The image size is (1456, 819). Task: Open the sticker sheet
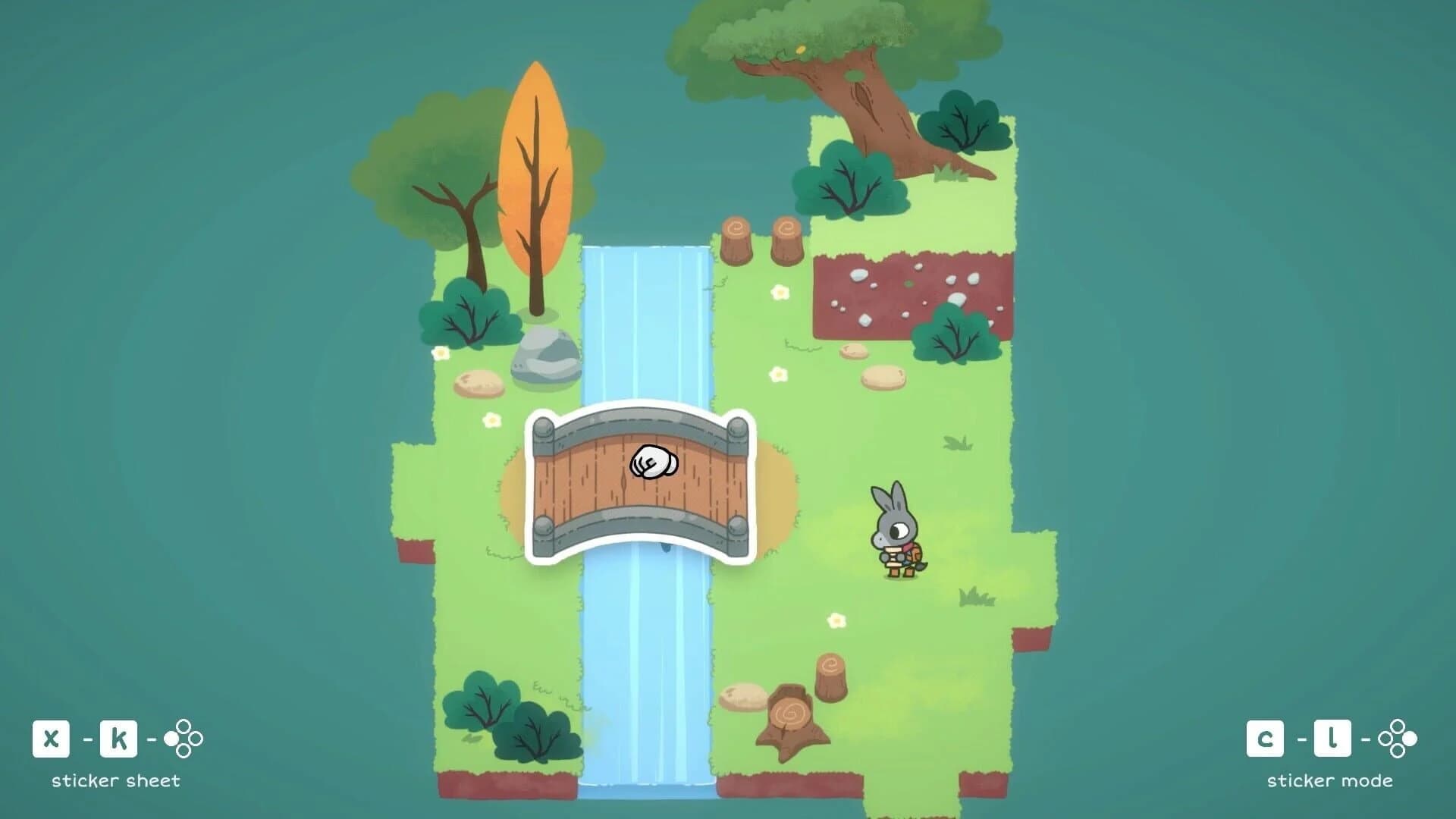tap(114, 779)
